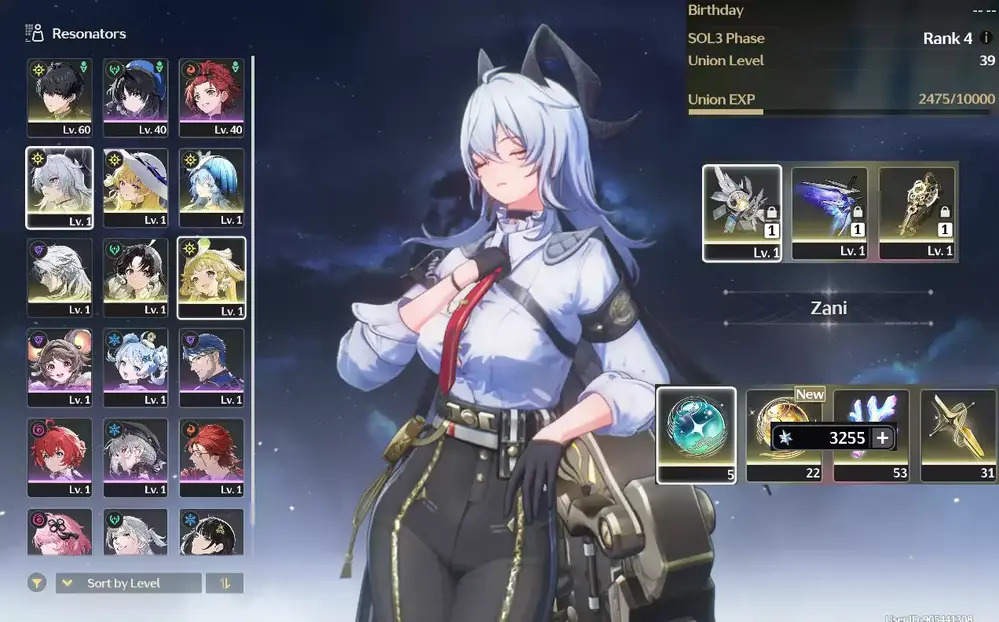
Task: Select the pink-haired resonator portrait
Action: (x=60, y=532)
